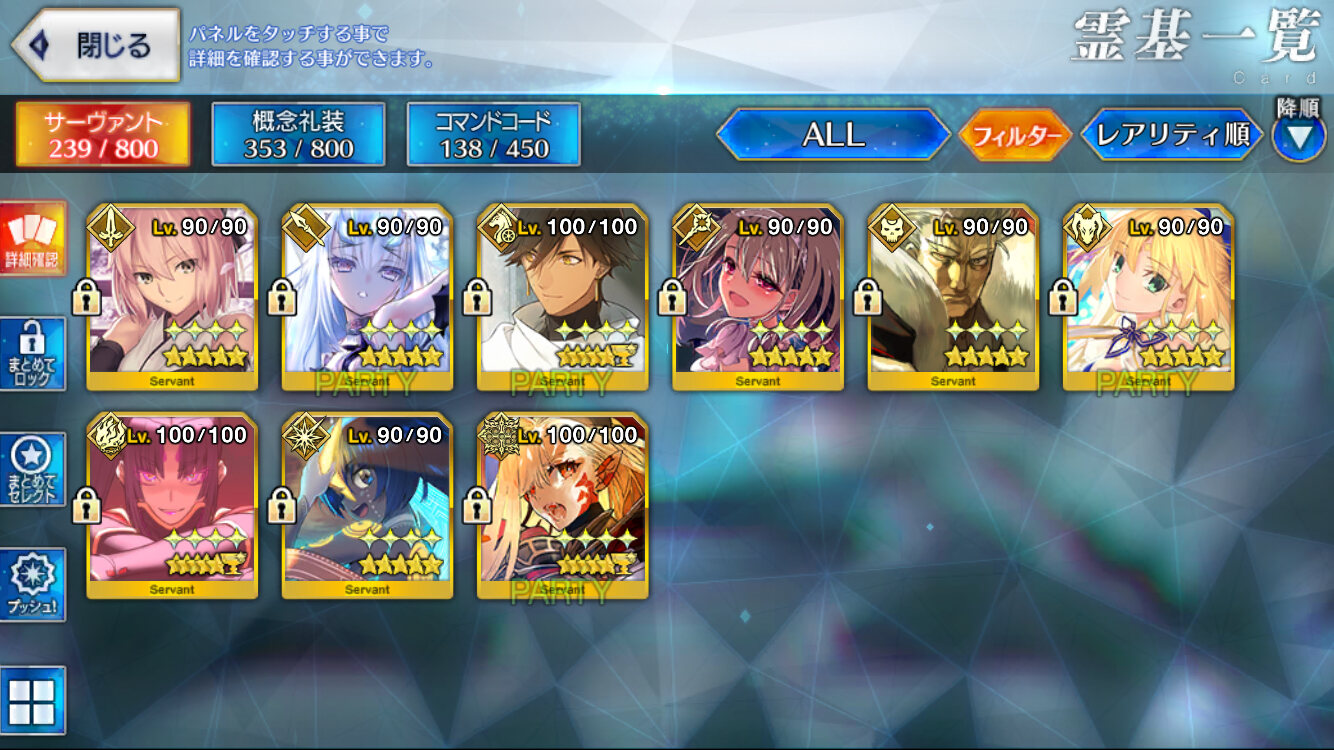Select the blushing brown-haired Caster servant card
Viewport: 1334px width, 750px height.
[757, 298]
